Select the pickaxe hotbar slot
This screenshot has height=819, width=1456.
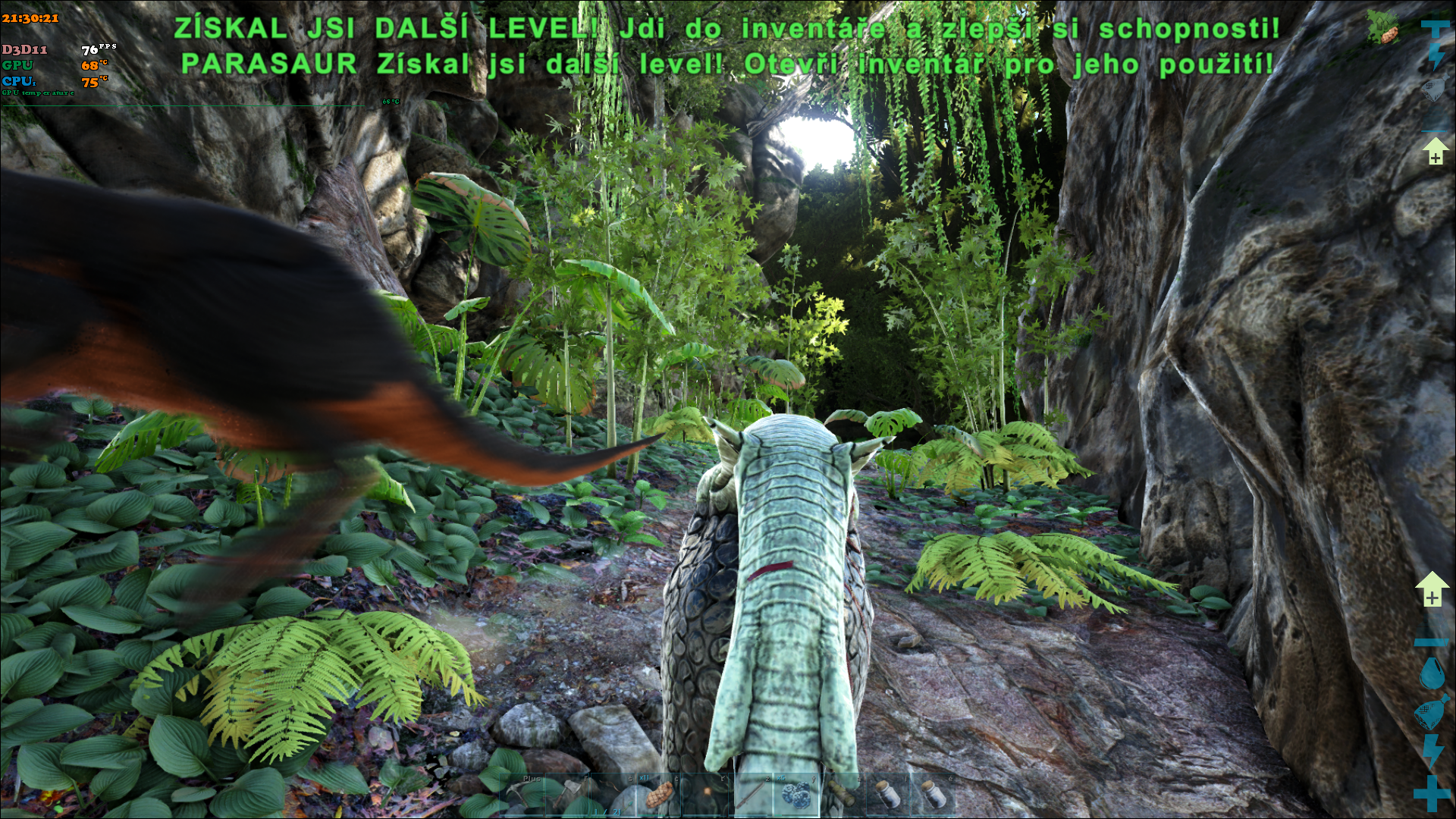pos(522,795)
